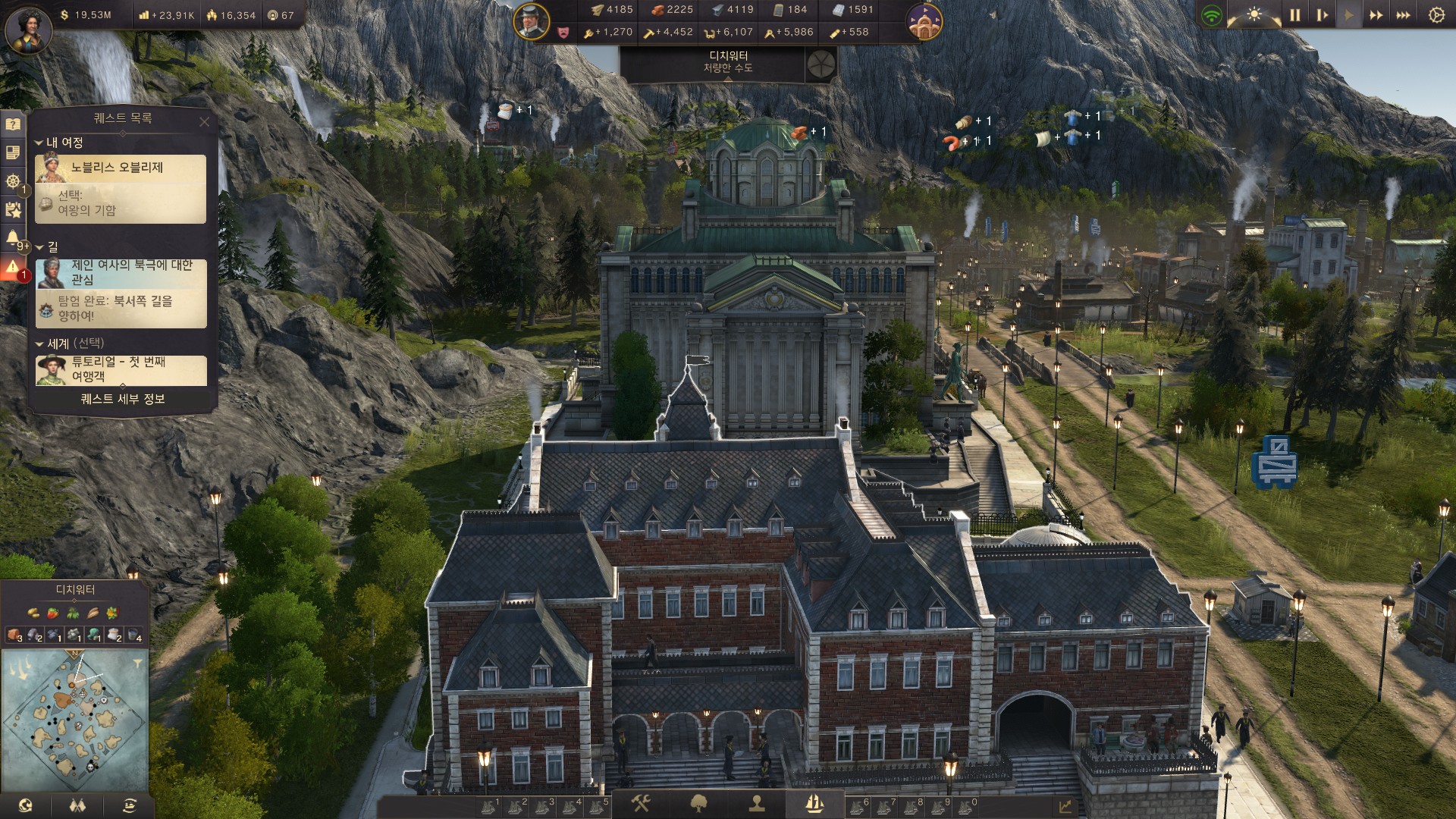This screenshot has height=819, width=1456.
Task: Close the quest list panel
Action: click(204, 121)
